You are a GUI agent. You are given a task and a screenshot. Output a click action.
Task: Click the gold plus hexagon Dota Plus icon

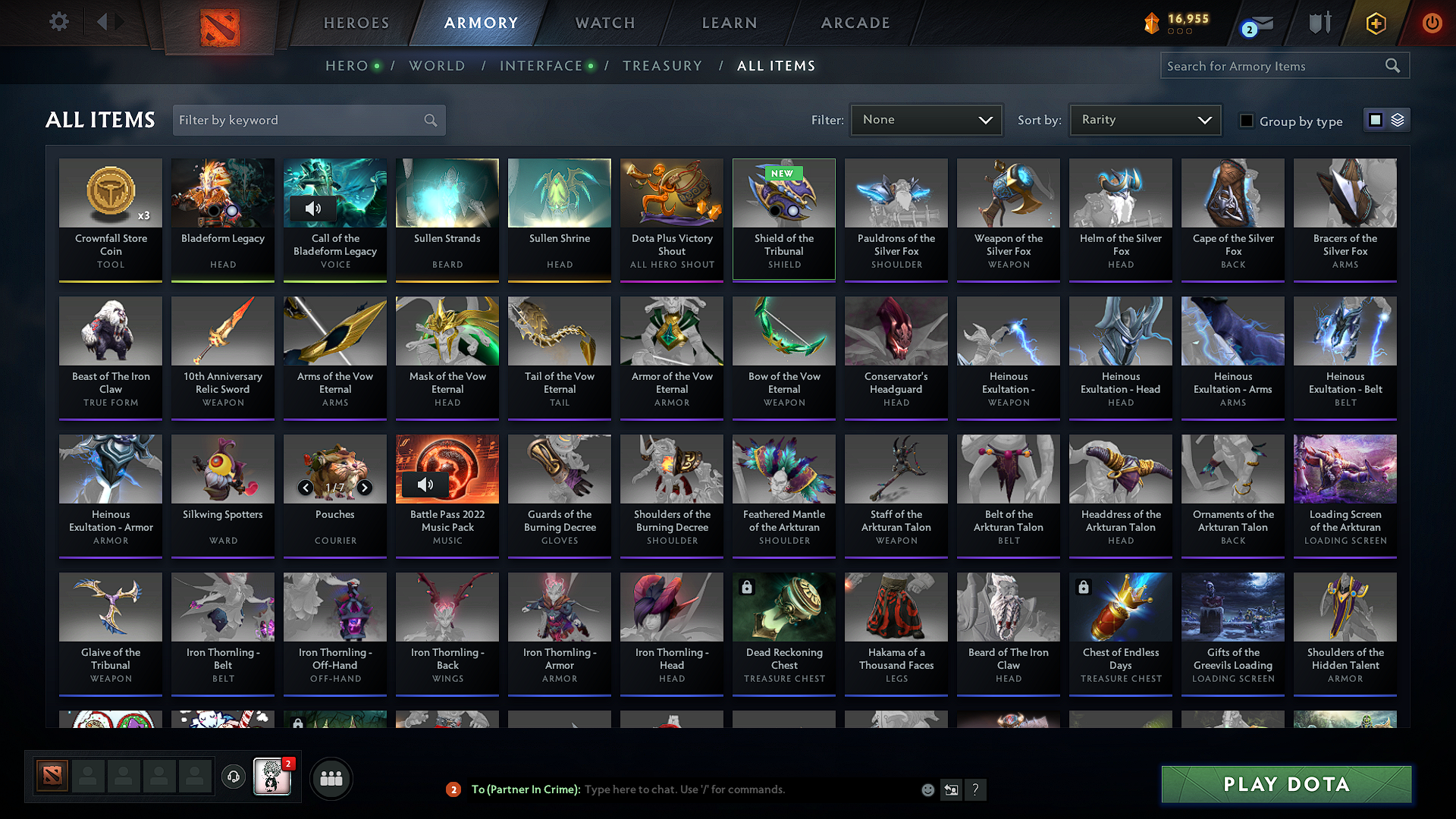click(1376, 24)
